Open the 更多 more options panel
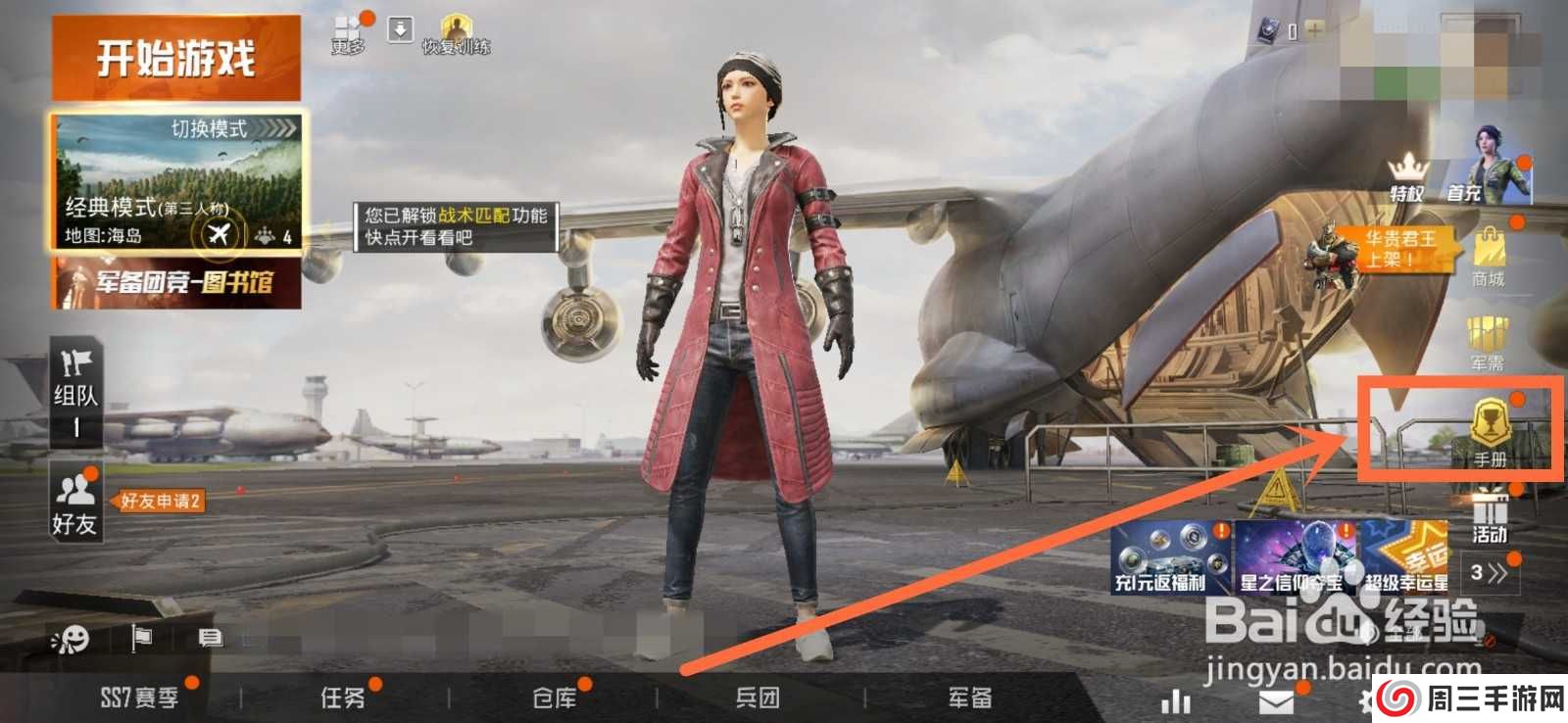1568x723 pixels. pos(345,26)
